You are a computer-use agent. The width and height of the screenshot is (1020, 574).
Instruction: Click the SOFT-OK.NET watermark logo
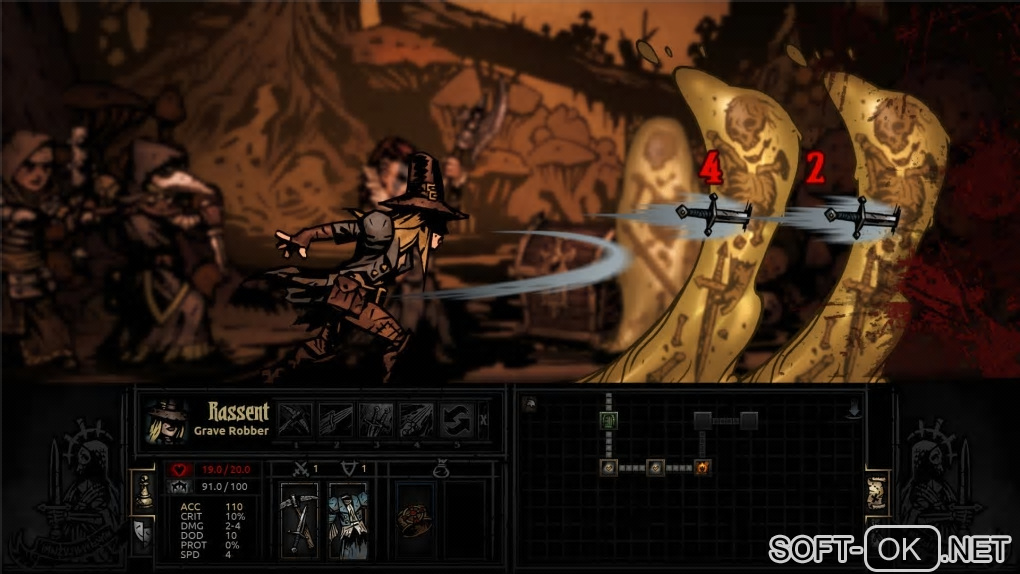point(890,547)
